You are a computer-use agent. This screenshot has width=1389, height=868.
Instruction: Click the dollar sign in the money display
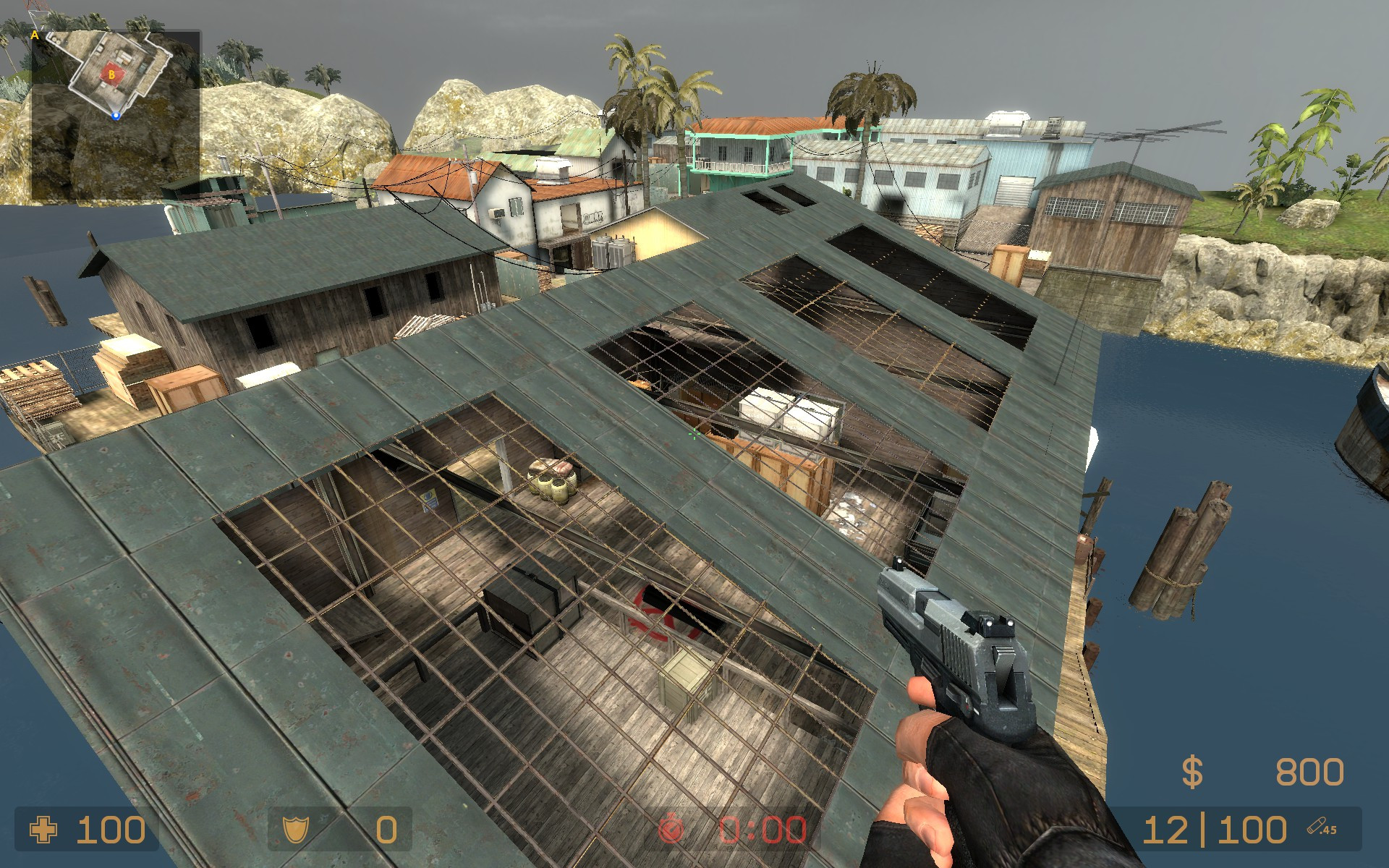[x=1192, y=771]
